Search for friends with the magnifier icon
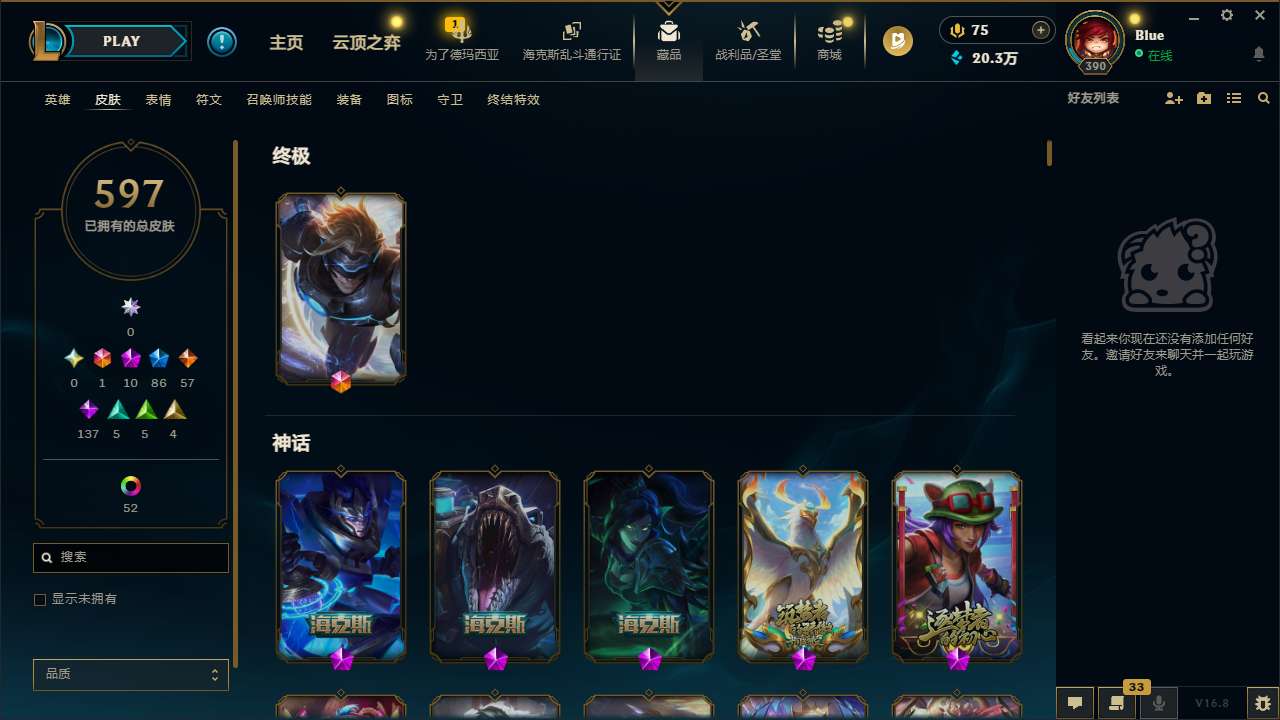1280x720 pixels. pos(1263,98)
